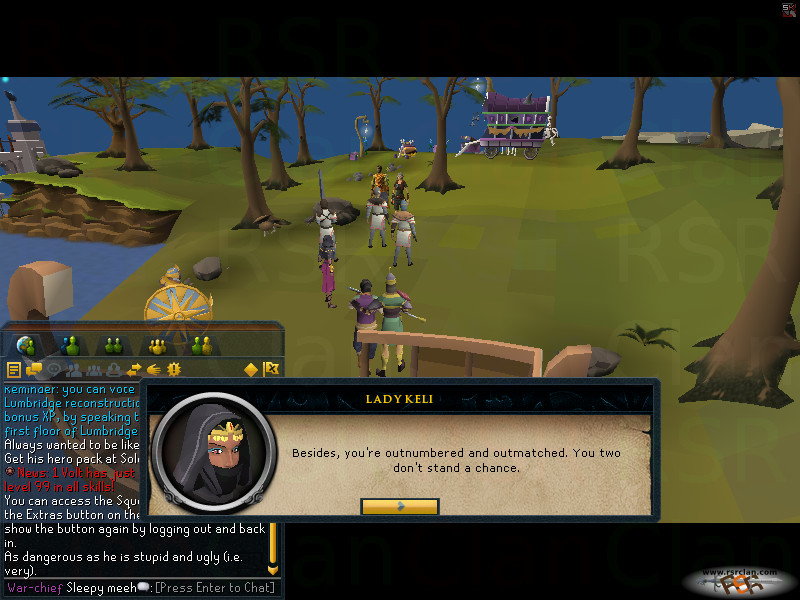Open the three yellow figures clan chat tab

[158, 346]
